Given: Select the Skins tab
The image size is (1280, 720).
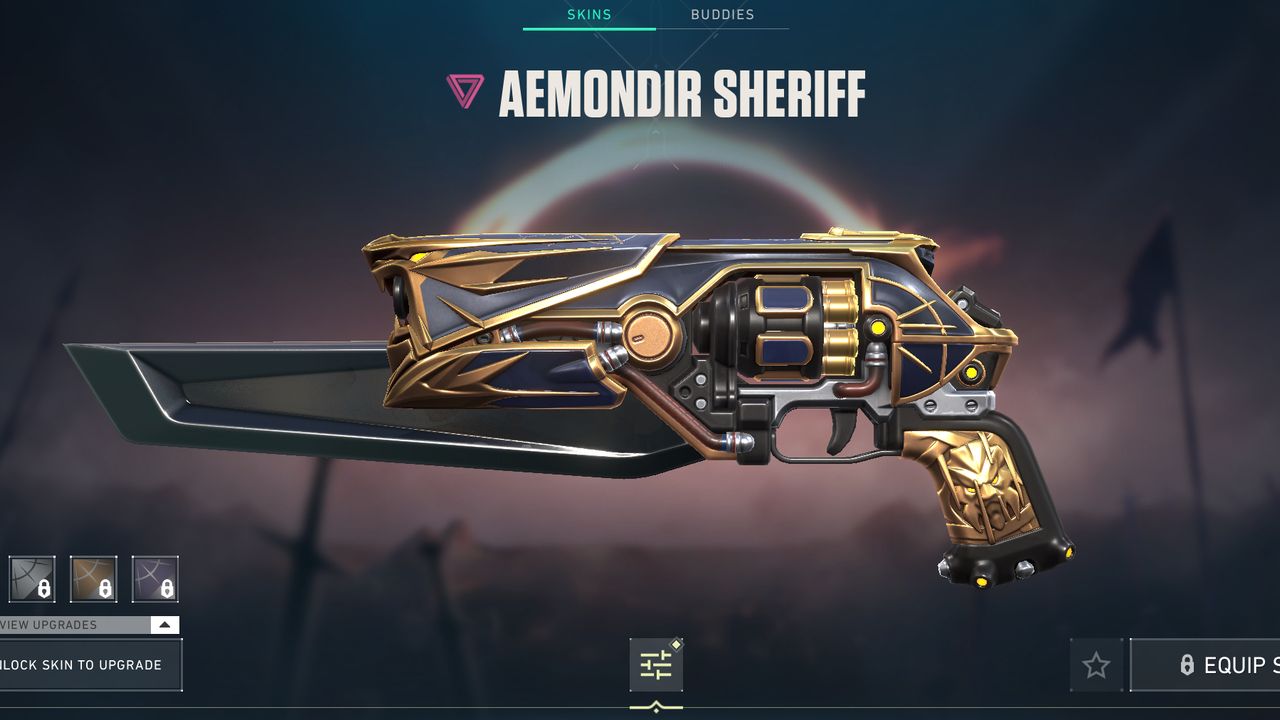Looking at the screenshot, I should [x=589, y=14].
